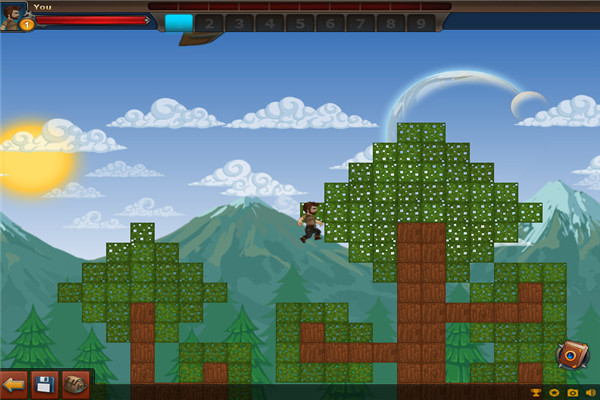Choose hotbar slot 8
The height and width of the screenshot is (400, 600).
coord(392,23)
